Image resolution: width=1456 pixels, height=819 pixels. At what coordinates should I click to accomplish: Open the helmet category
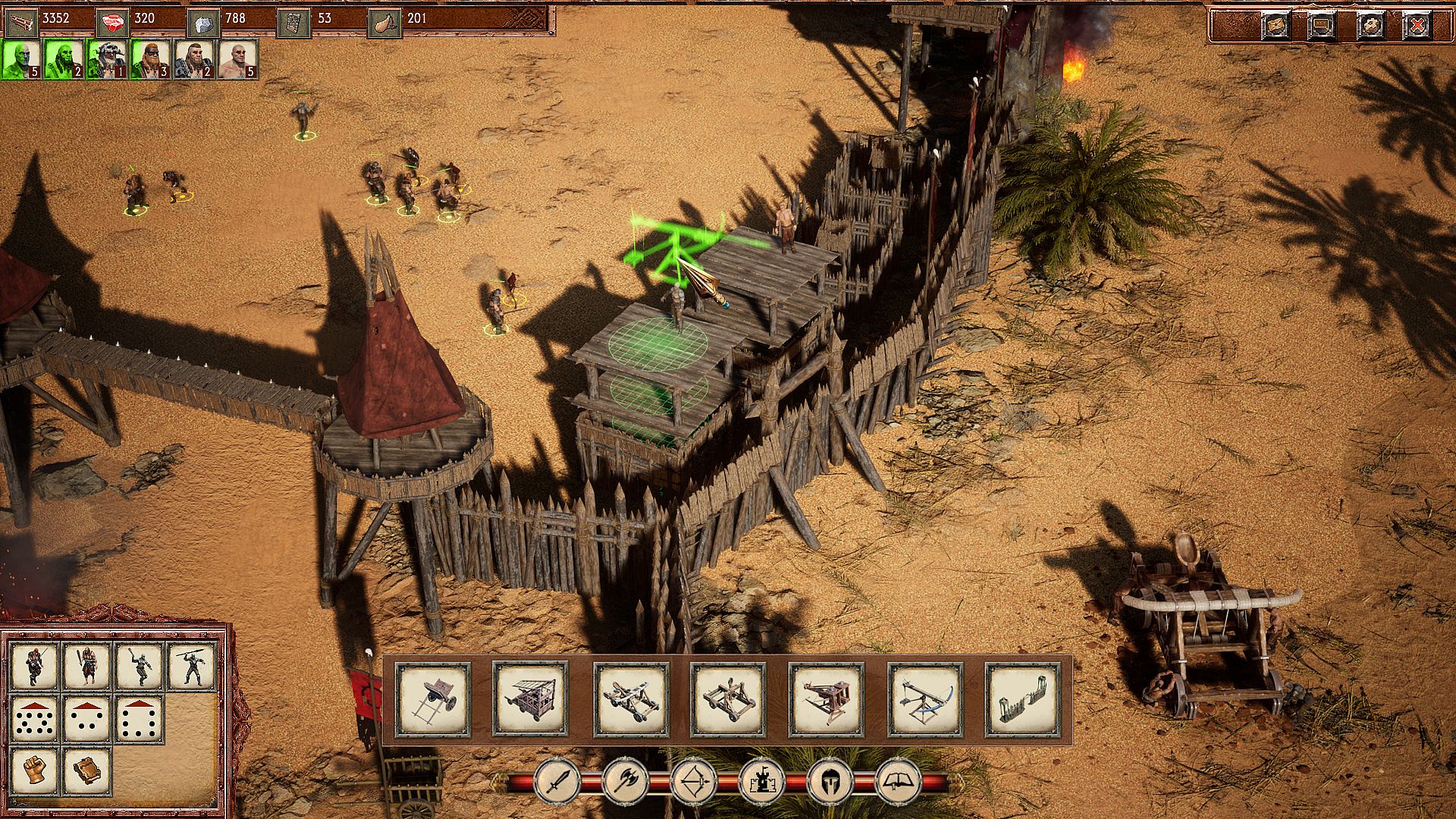(830, 781)
